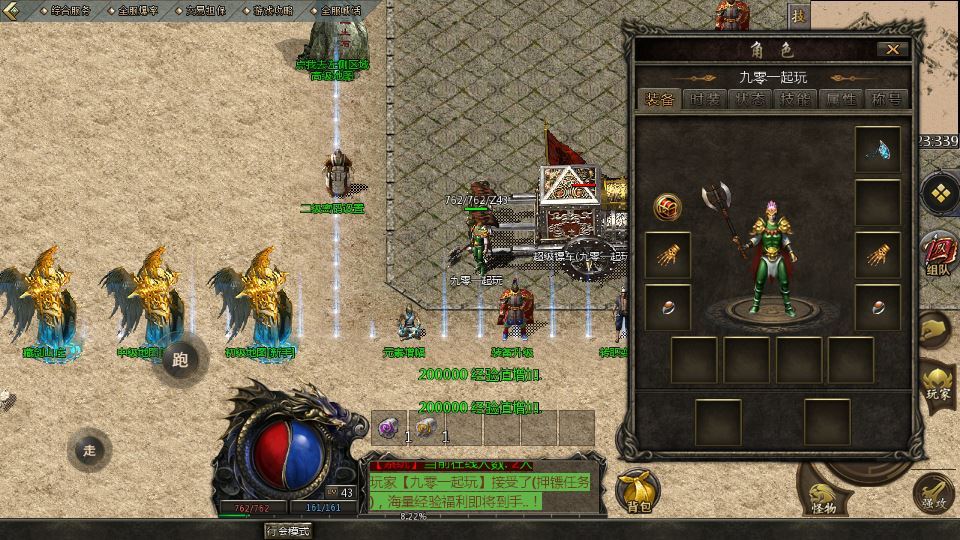
Task: Open the 组队 team menu
Action: coord(937,253)
